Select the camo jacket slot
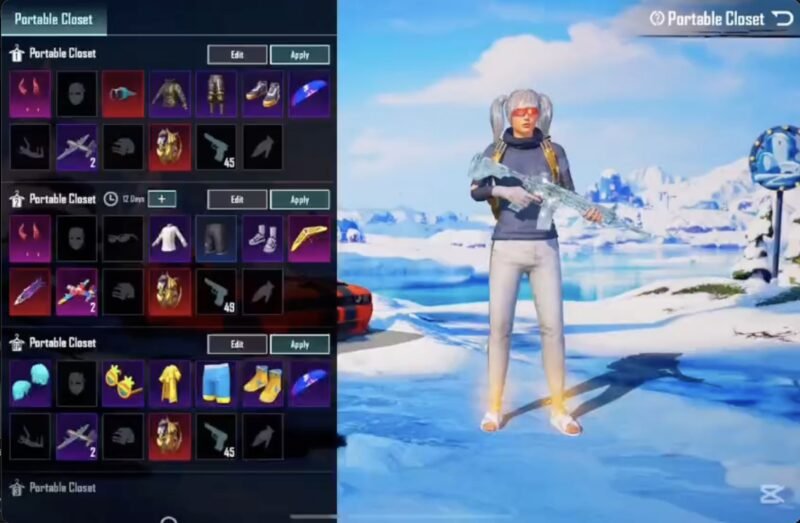 (170, 94)
